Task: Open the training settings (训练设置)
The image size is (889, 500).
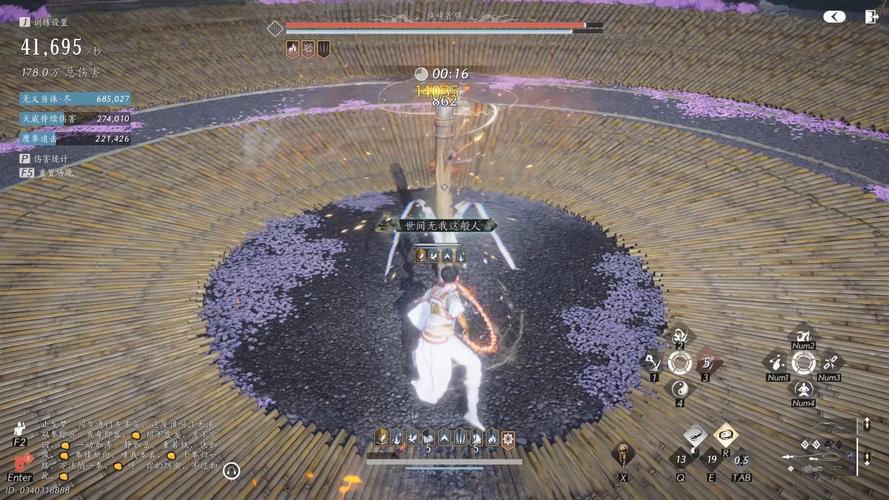Action: point(52,22)
